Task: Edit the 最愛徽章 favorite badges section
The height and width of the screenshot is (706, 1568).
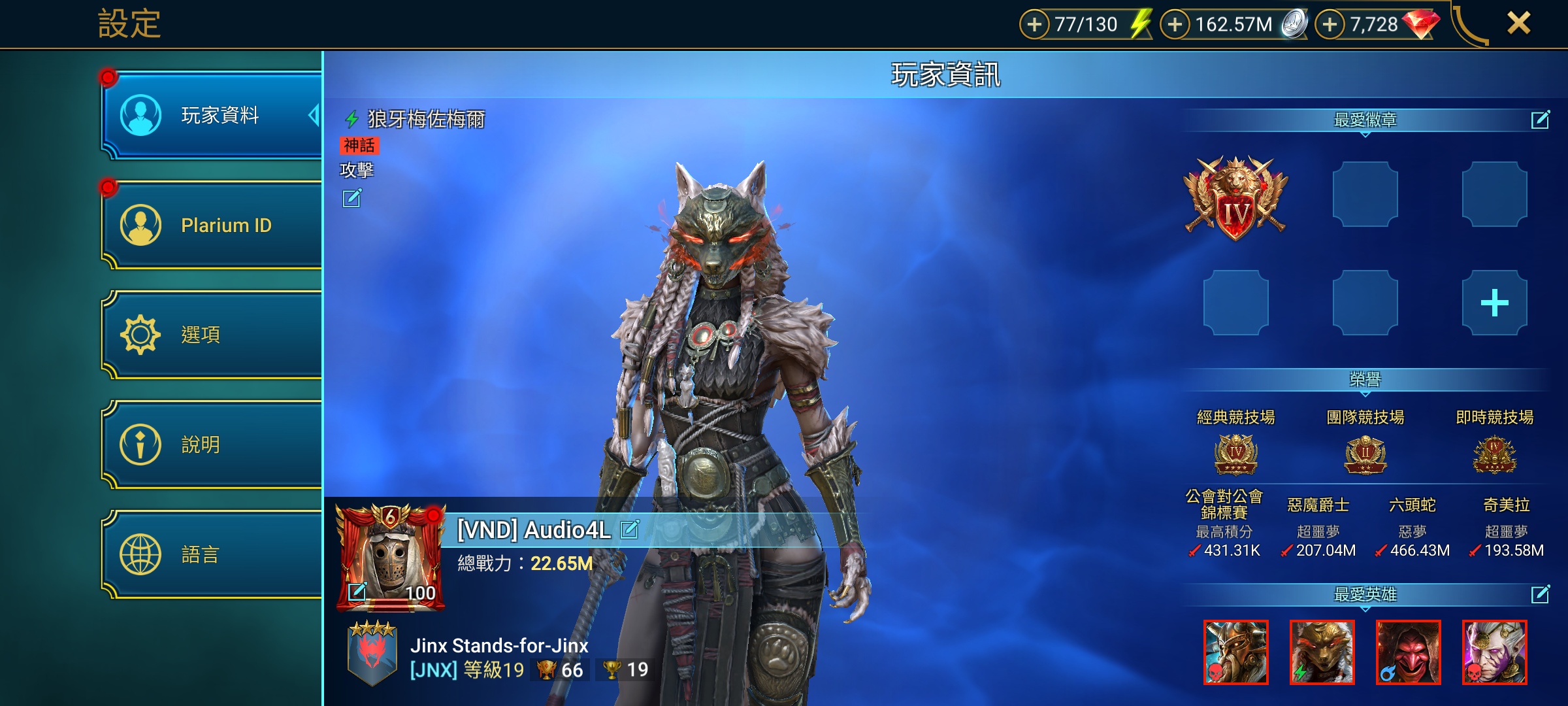Action: coord(1540,120)
